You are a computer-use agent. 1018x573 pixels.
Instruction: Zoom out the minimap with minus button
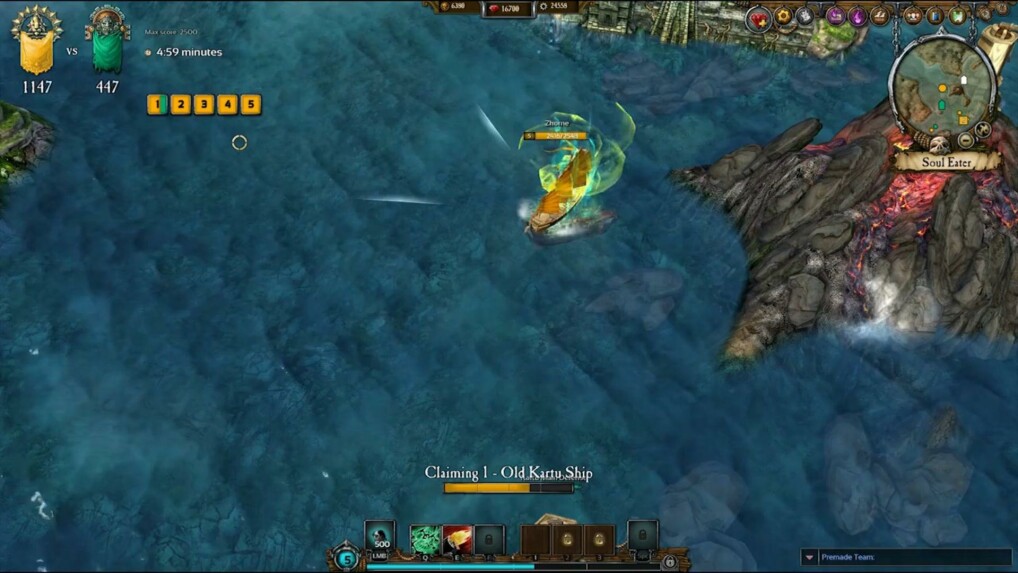point(967,141)
